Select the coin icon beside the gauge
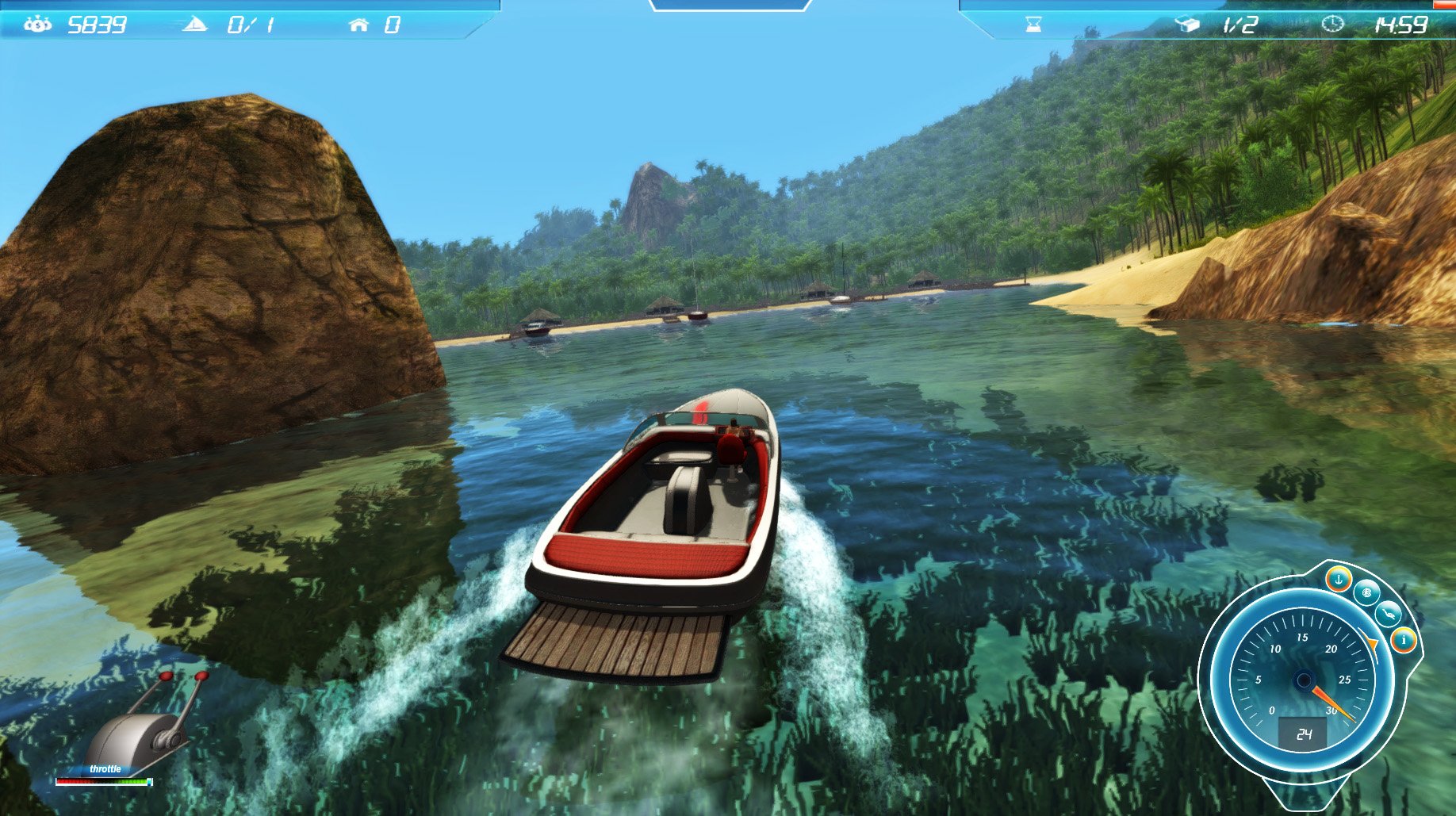Screen dimensions: 1456x816 1366,594
